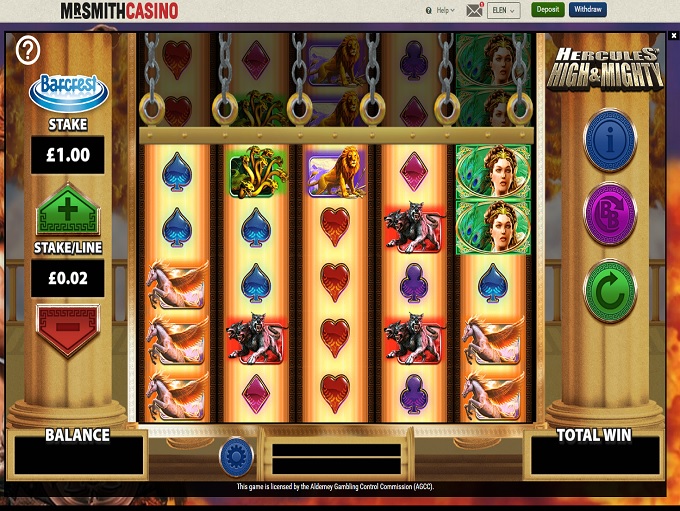Open the envelope messages icon
The width and height of the screenshot is (680, 511).
point(474,11)
